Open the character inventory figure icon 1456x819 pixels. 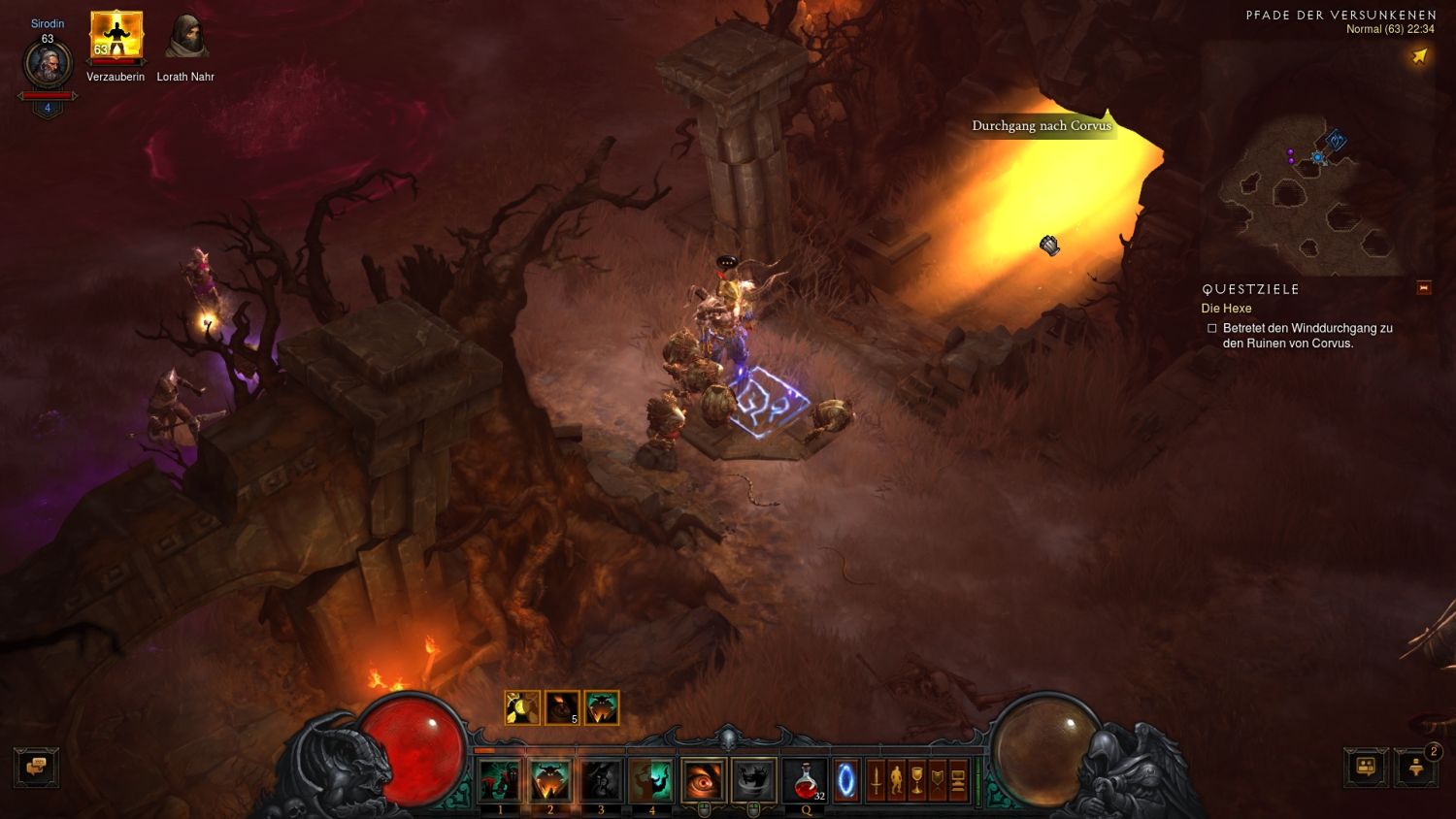tap(897, 779)
